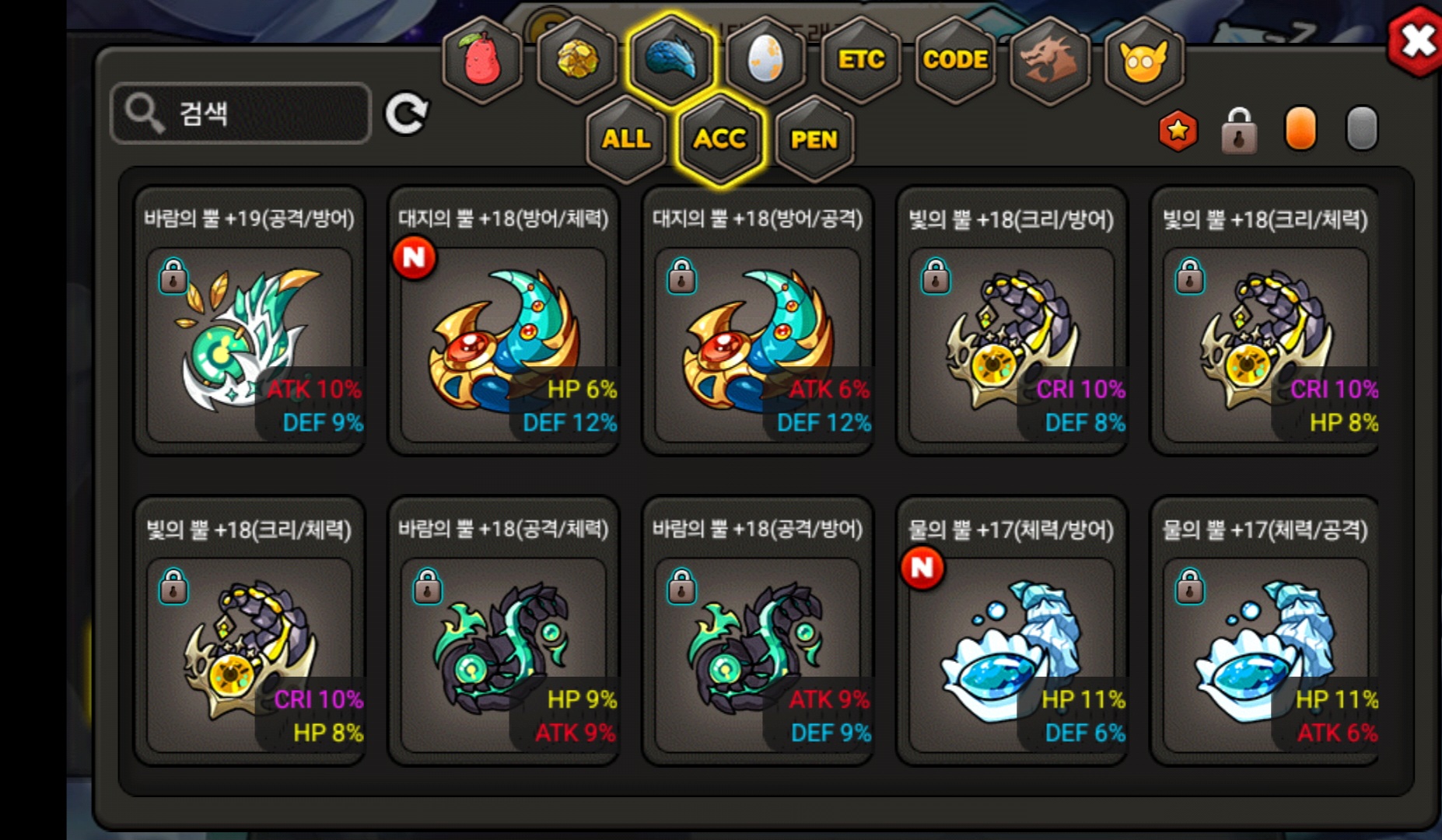The width and height of the screenshot is (1442, 840).
Task: Select the egg category tab
Action: [765, 60]
